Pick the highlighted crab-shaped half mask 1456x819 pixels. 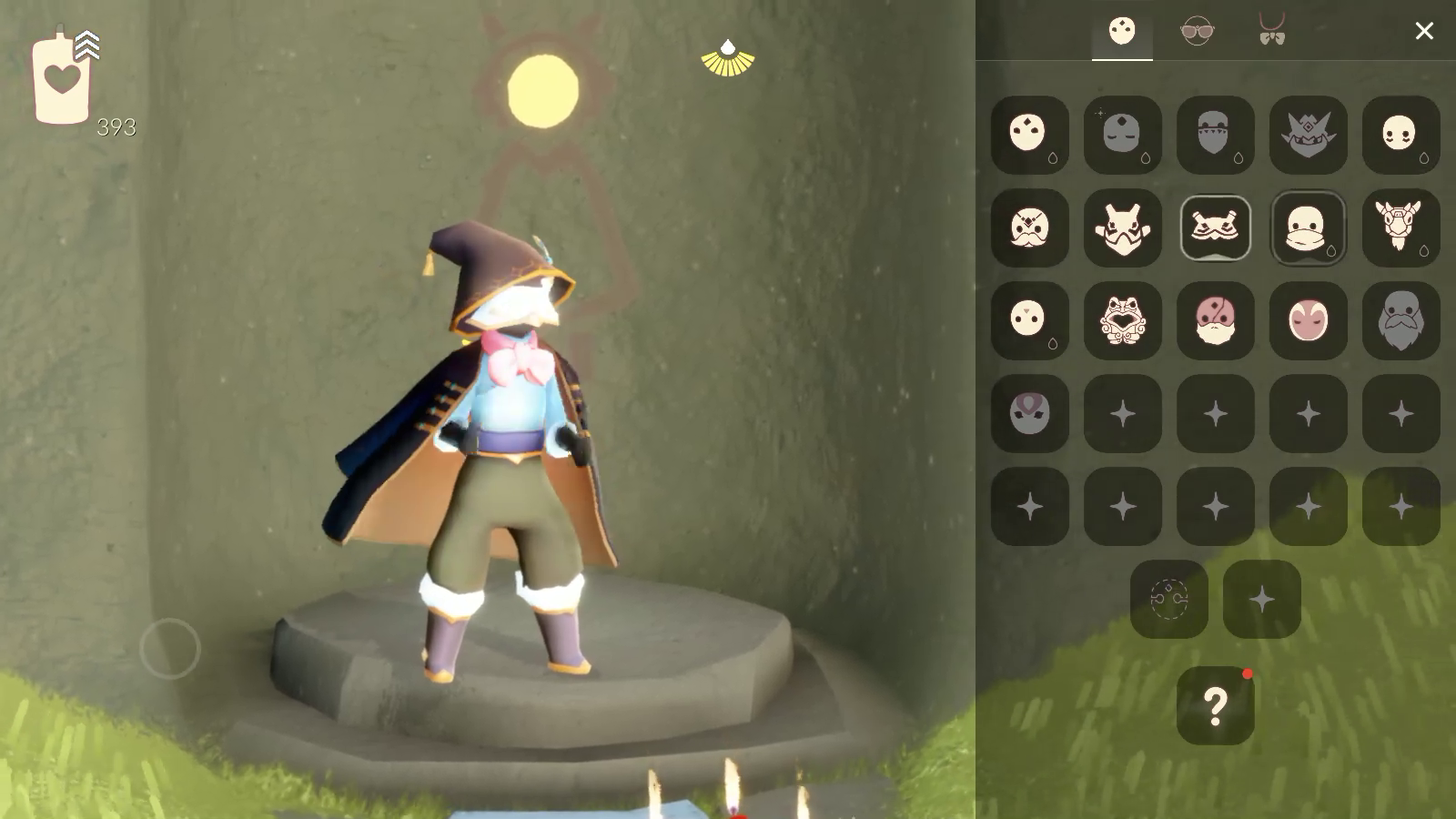click(x=1215, y=227)
